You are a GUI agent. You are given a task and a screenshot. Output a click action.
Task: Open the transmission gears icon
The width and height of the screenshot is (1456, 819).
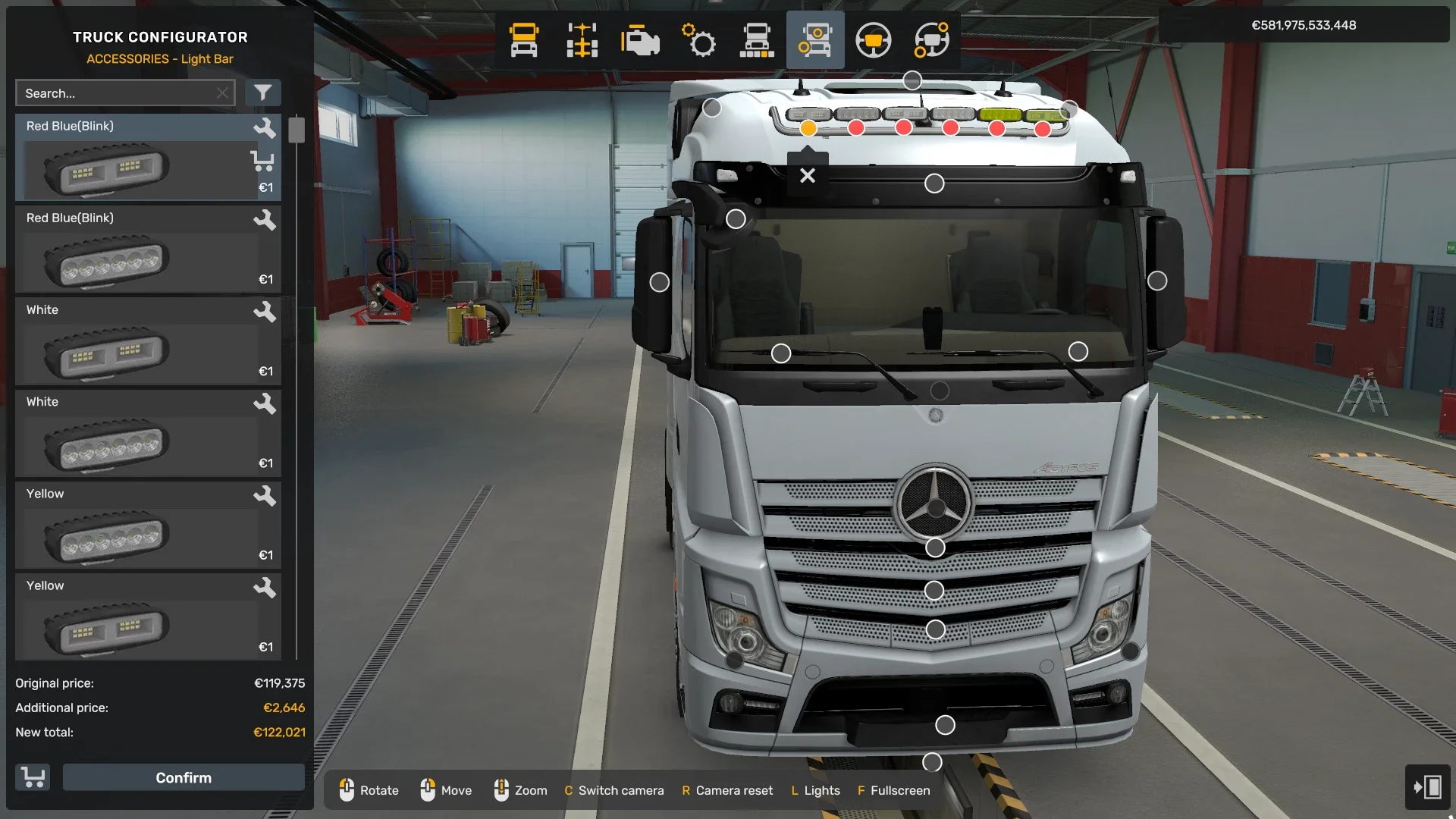[x=699, y=40]
